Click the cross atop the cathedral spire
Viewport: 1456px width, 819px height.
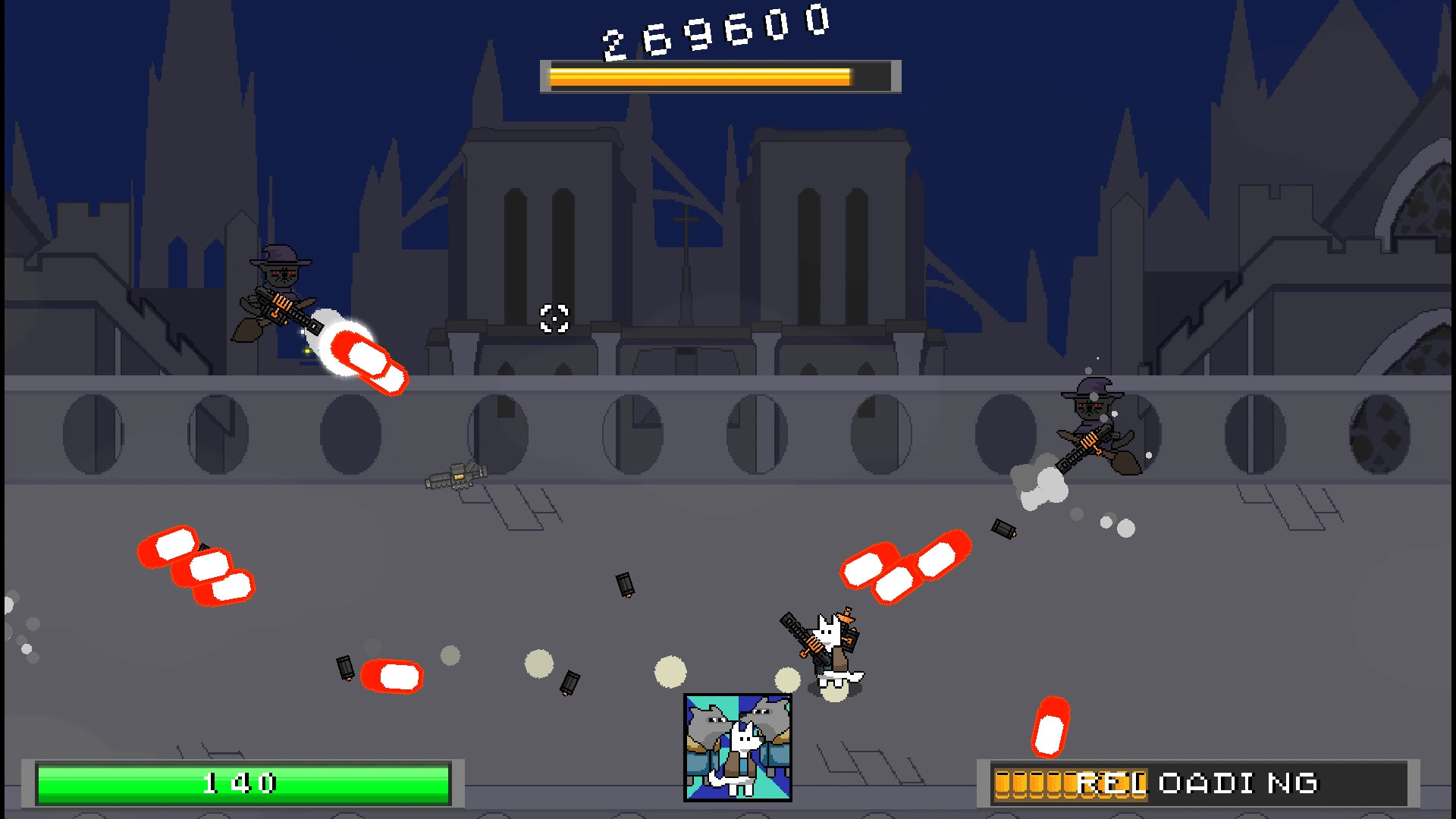[685, 220]
